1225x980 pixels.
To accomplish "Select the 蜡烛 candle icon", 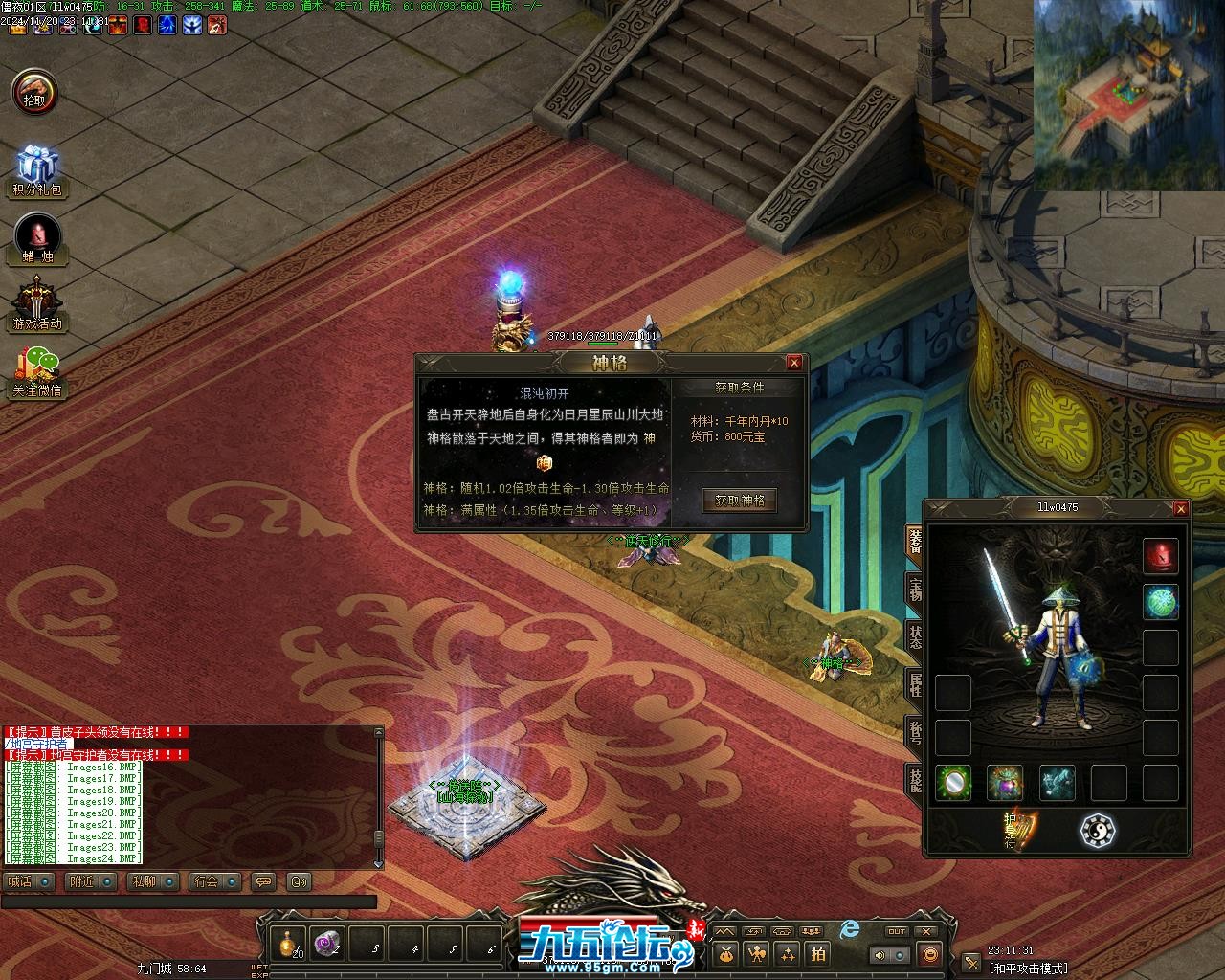I will point(37,239).
